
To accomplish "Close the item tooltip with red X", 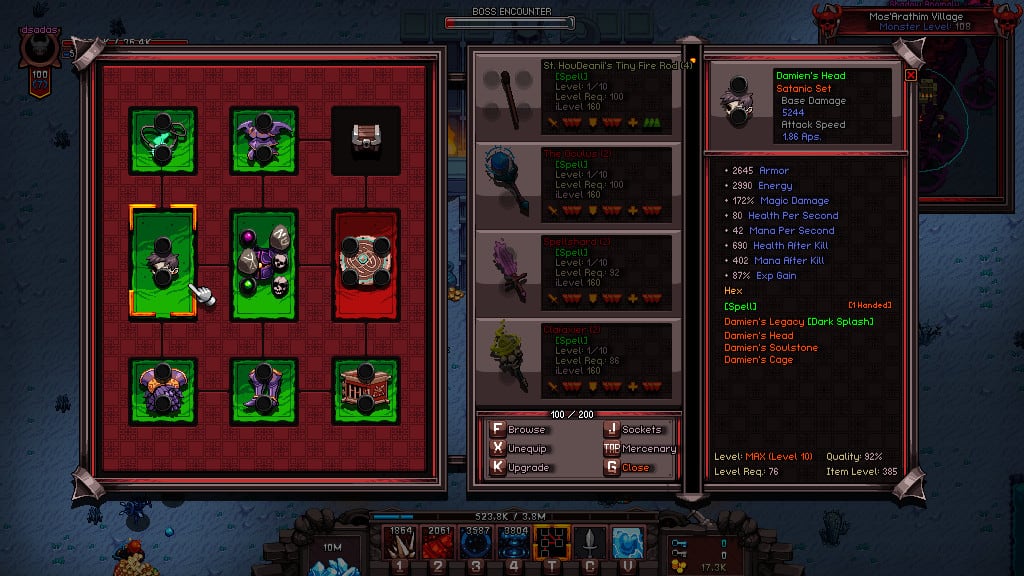I will pos(911,74).
